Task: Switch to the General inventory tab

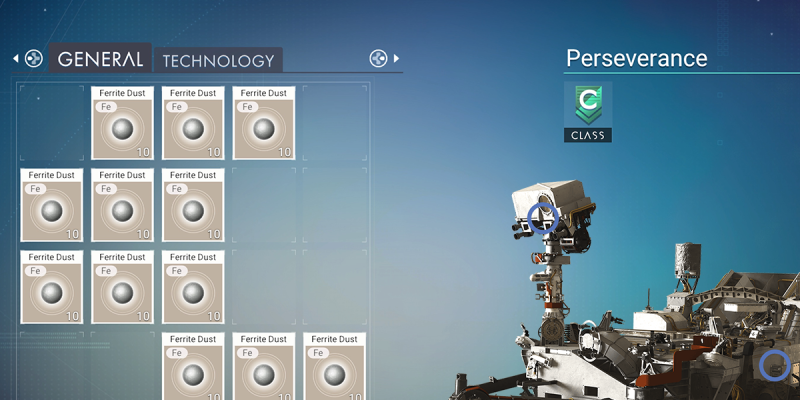Action: pos(100,59)
